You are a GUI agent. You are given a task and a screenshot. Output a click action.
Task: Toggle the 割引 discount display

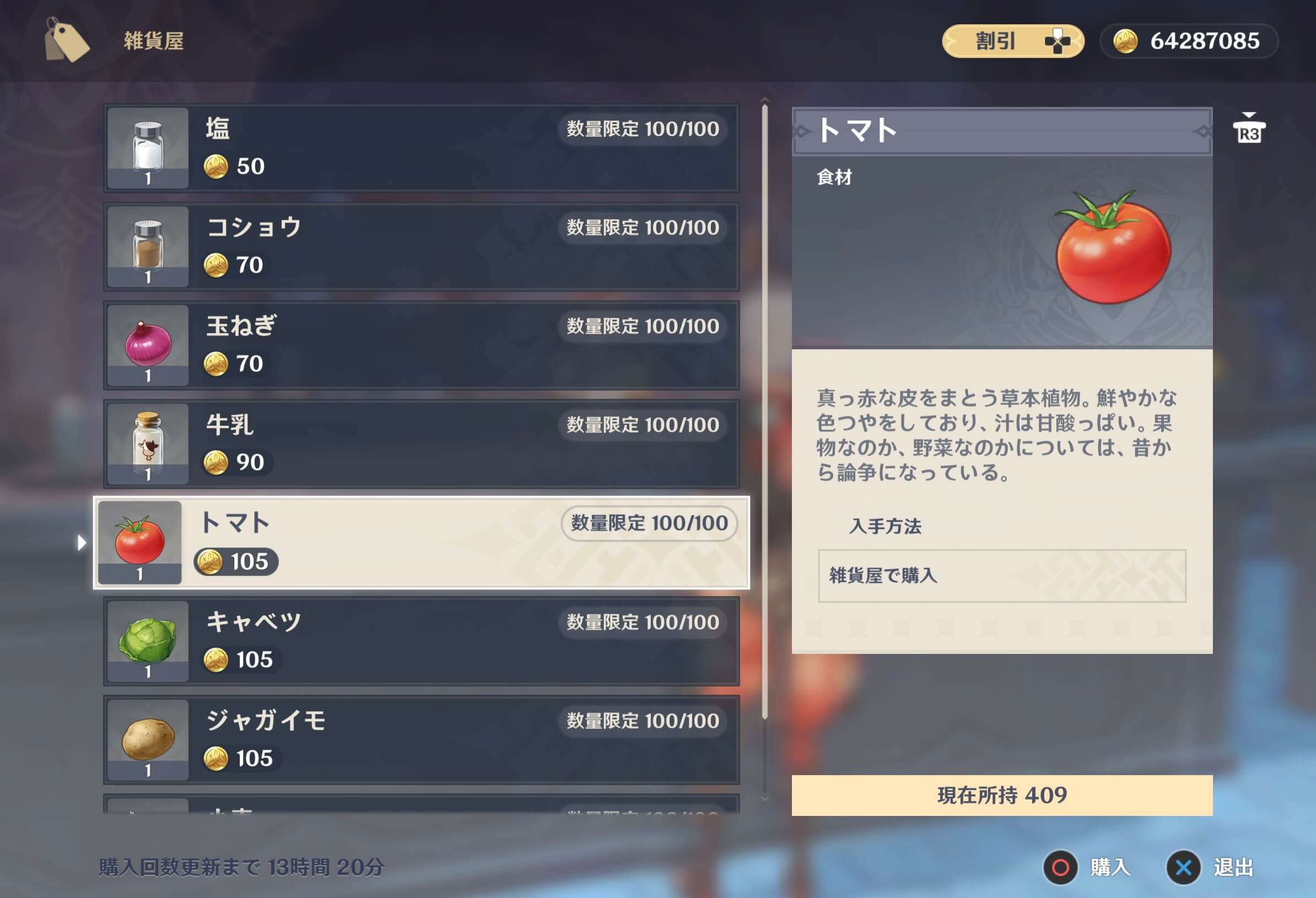coord(1013,40)
